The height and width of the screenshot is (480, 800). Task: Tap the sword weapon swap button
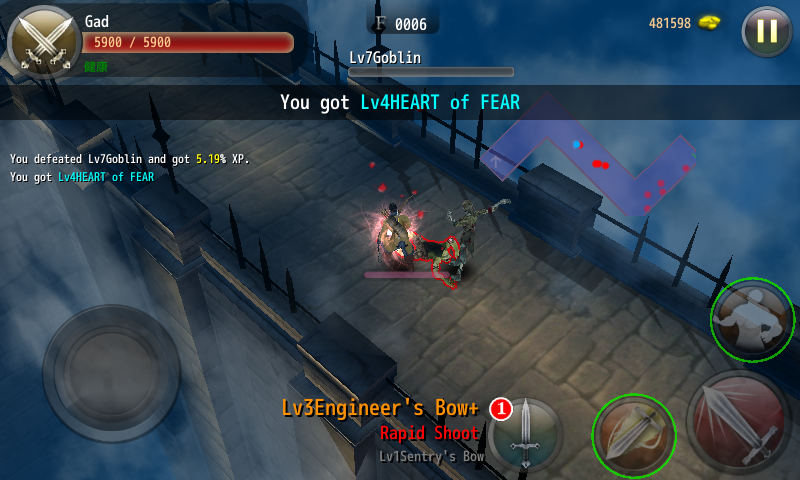tap(525, 435)
